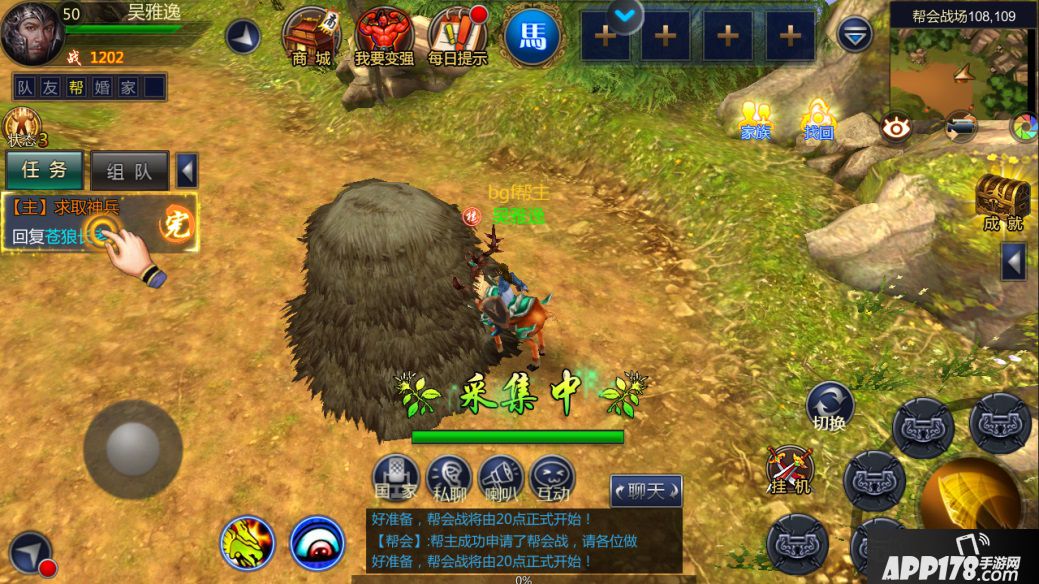Viewport: 1039px width, 584px height.
Task: Switch to the 组队 team tab
Action: [130, 171]
